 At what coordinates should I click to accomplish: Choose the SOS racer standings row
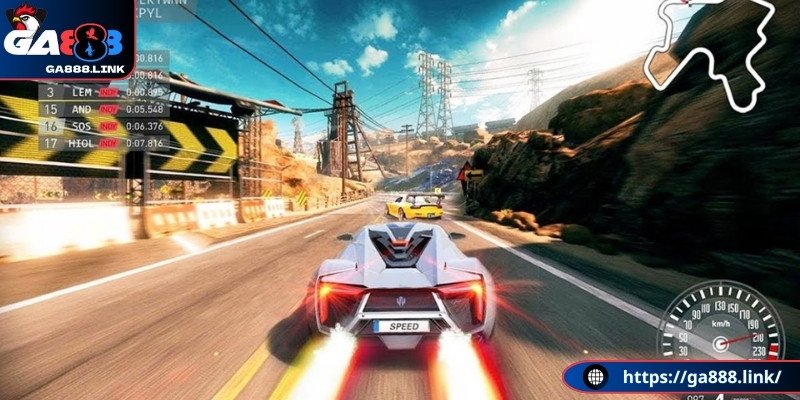click(x=100, y=126)
